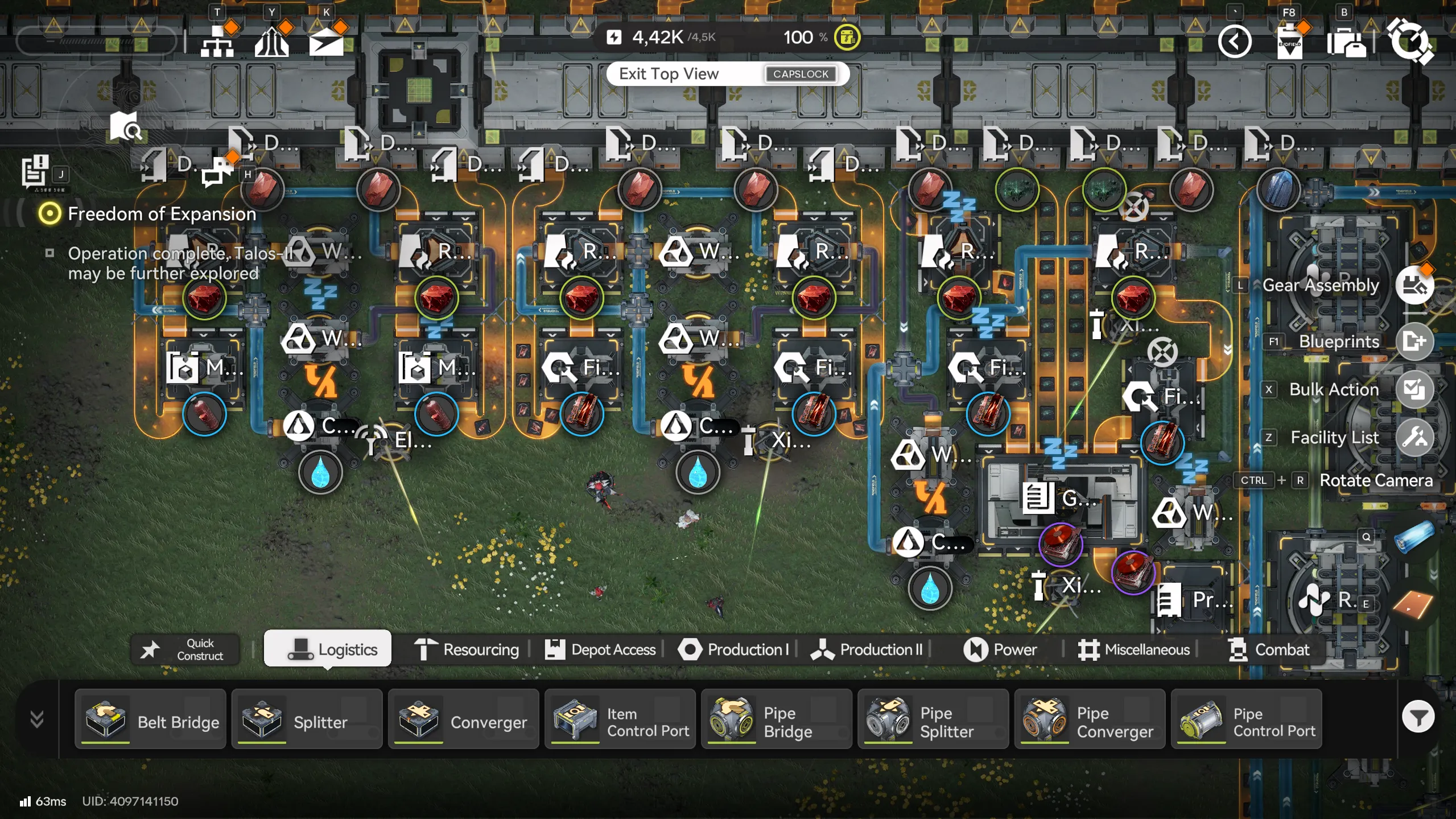The width and height of the screenshot is (1456, 819).
Task: Collapse the construction panel with the double chevron
Action: (x=36, y=719)
